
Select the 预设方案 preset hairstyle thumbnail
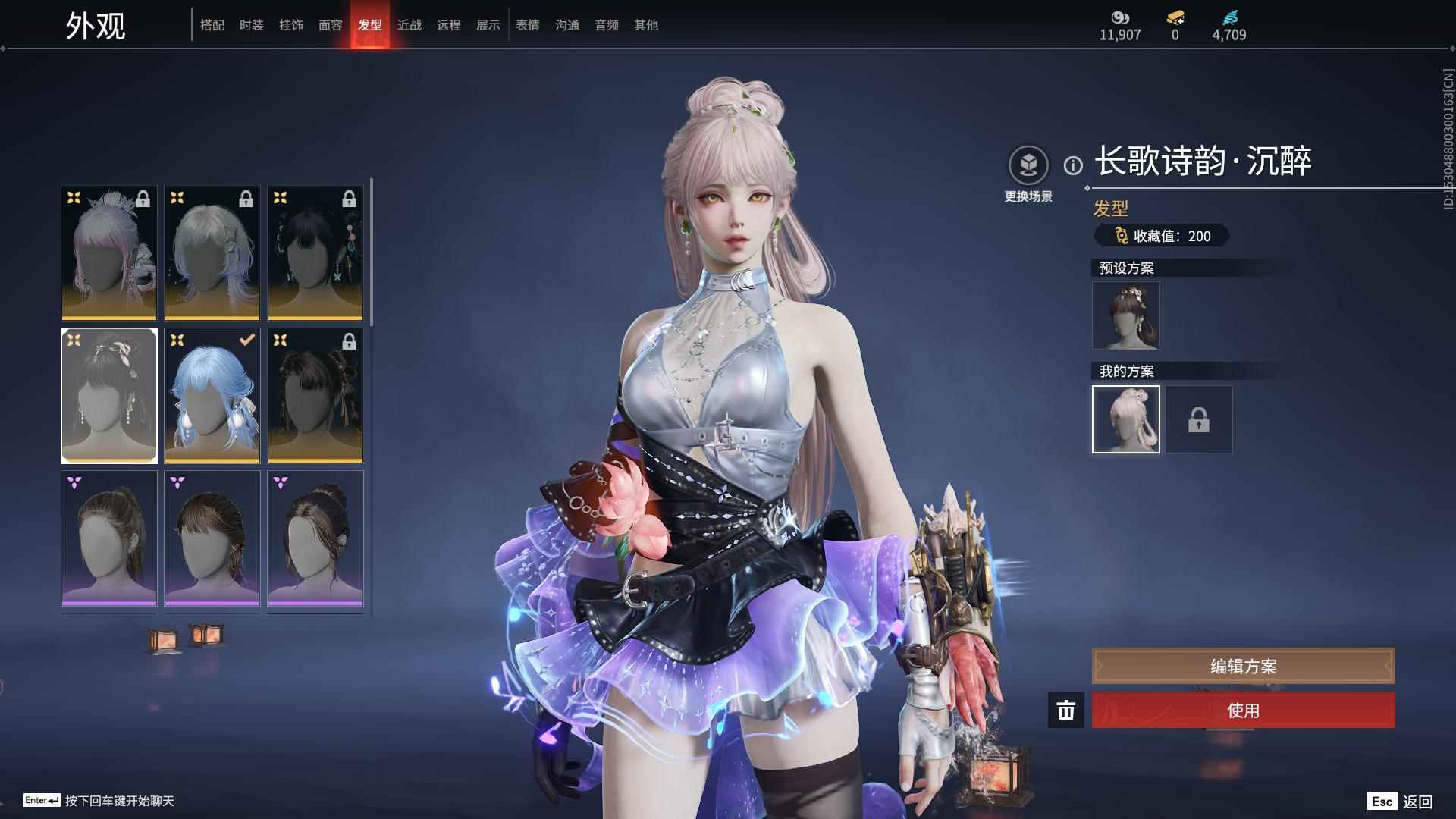click(1125, 315)
